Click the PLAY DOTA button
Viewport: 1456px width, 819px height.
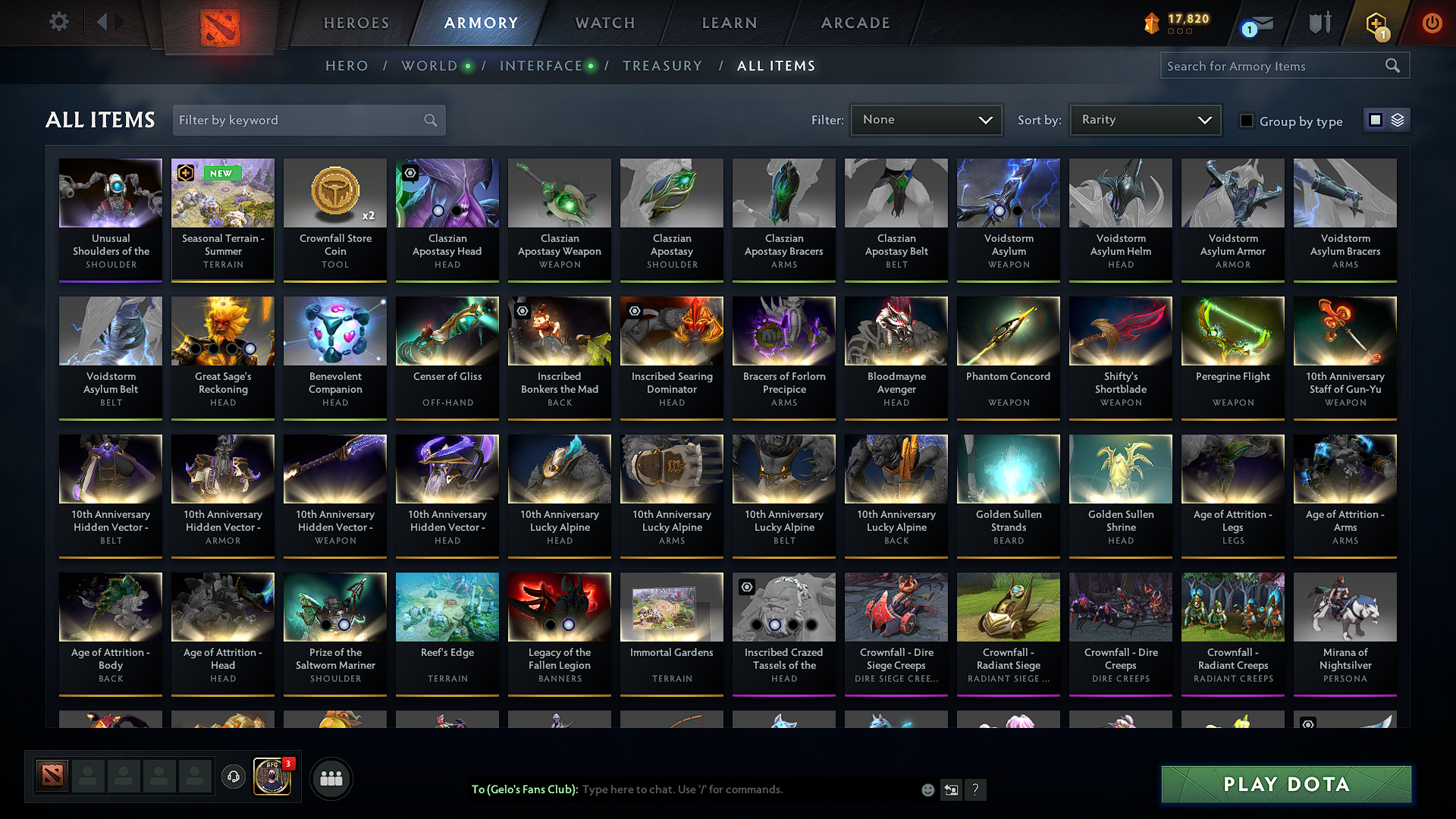(1285, 785)
